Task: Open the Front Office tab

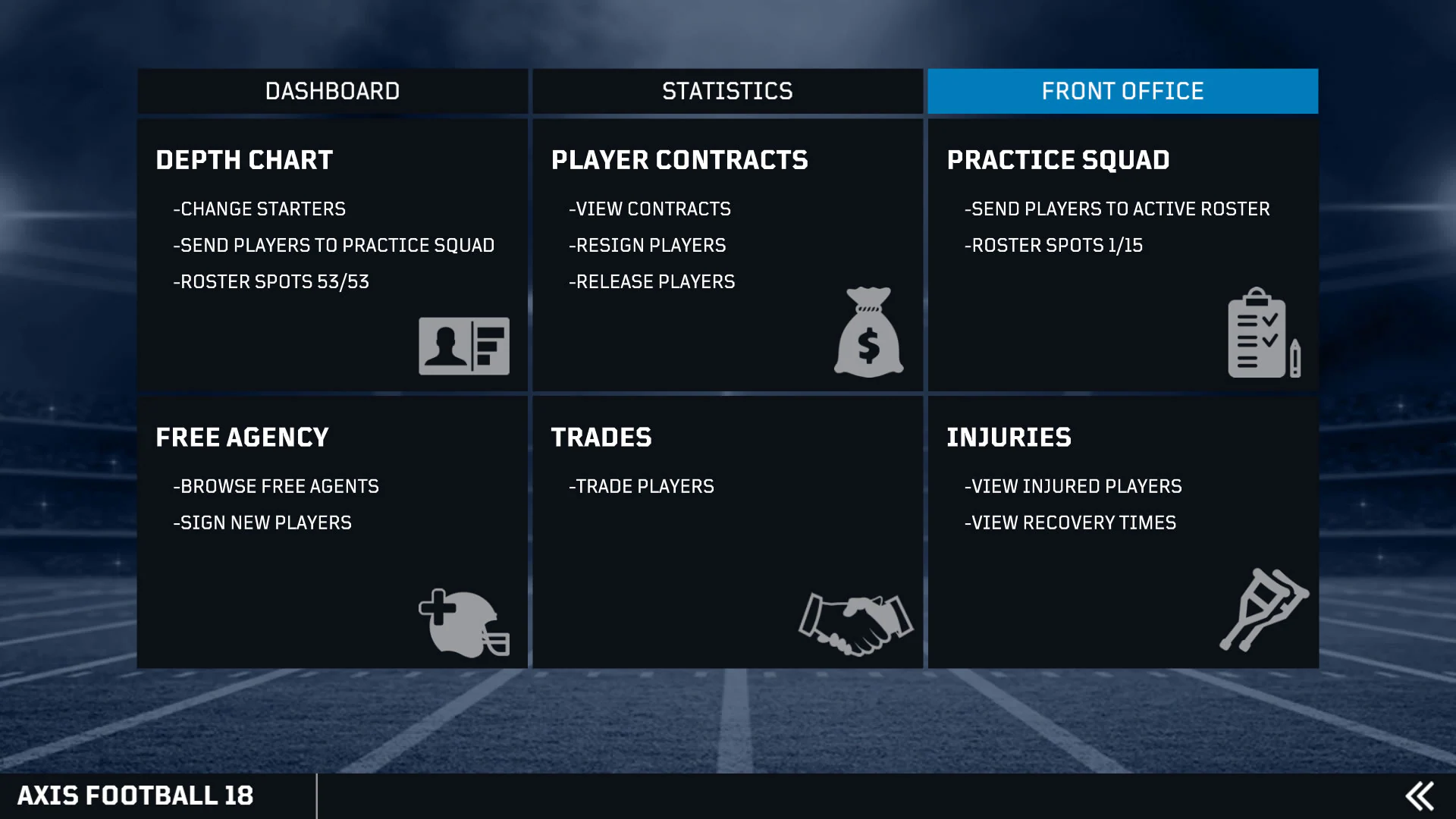Action: coord(1122,91)
